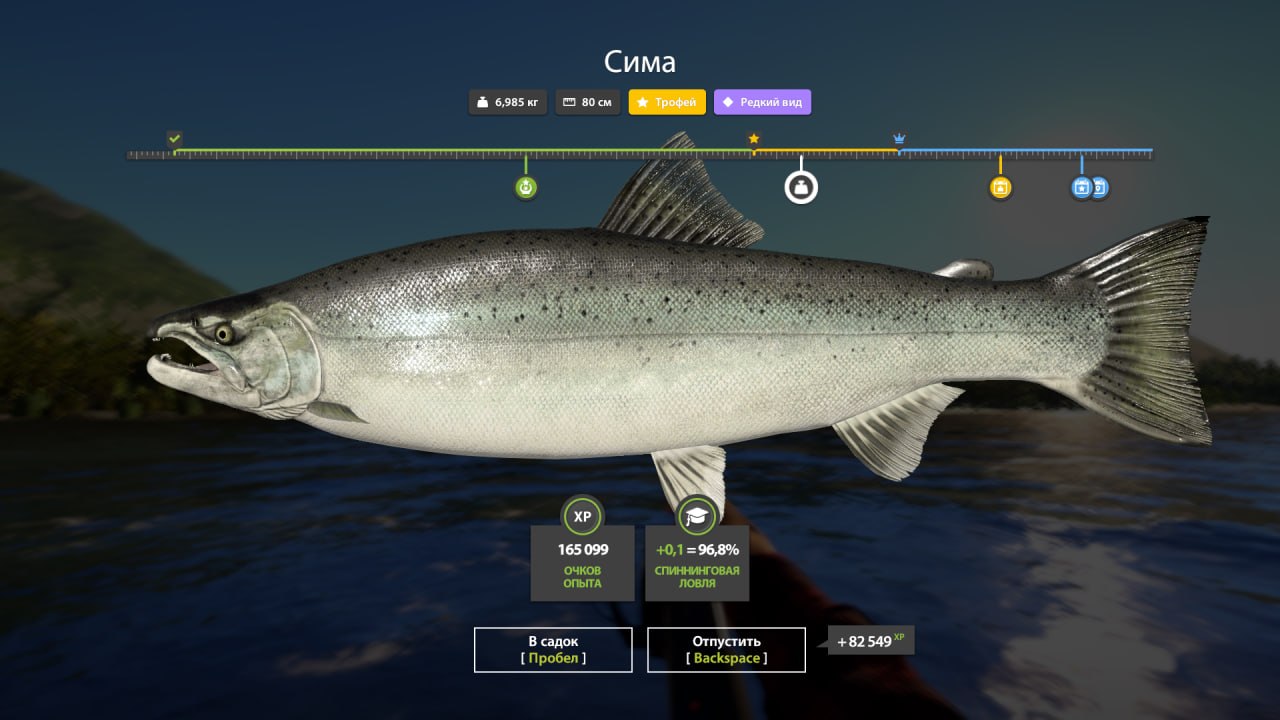Click the blue crown marker above the scale

(899, 138)
